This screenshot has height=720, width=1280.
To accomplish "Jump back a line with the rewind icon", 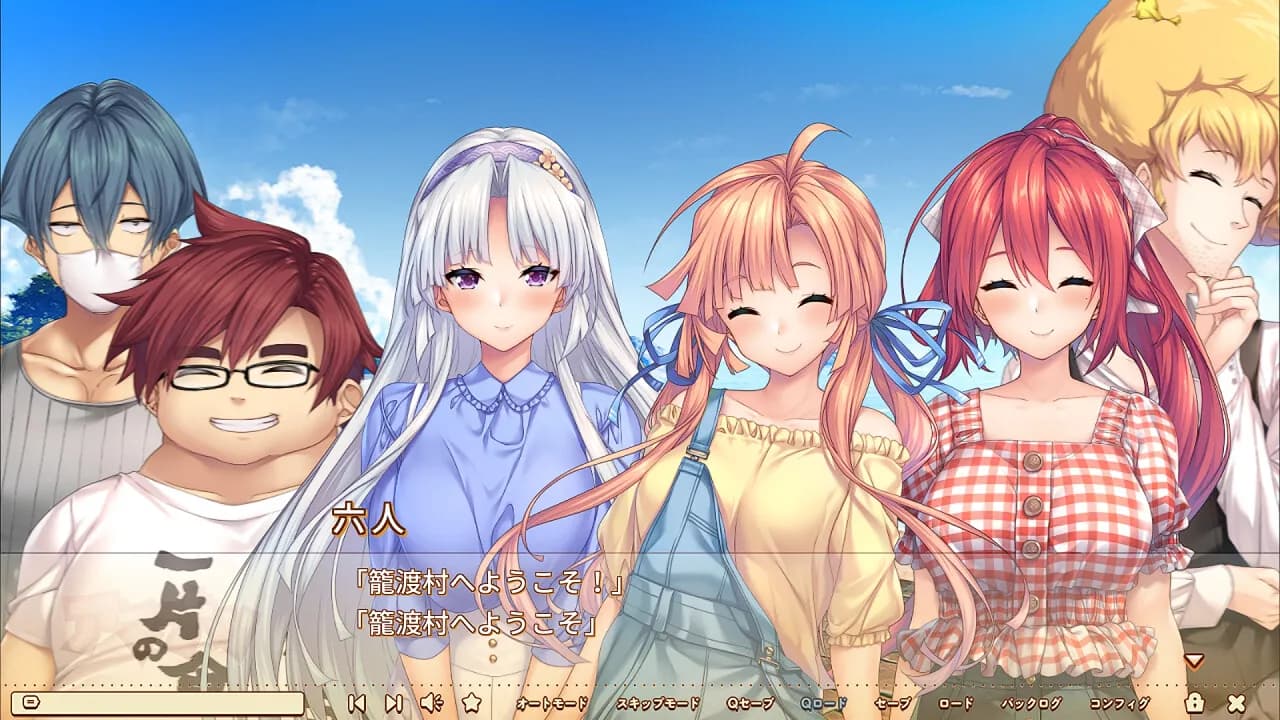I will click(357, 703).
